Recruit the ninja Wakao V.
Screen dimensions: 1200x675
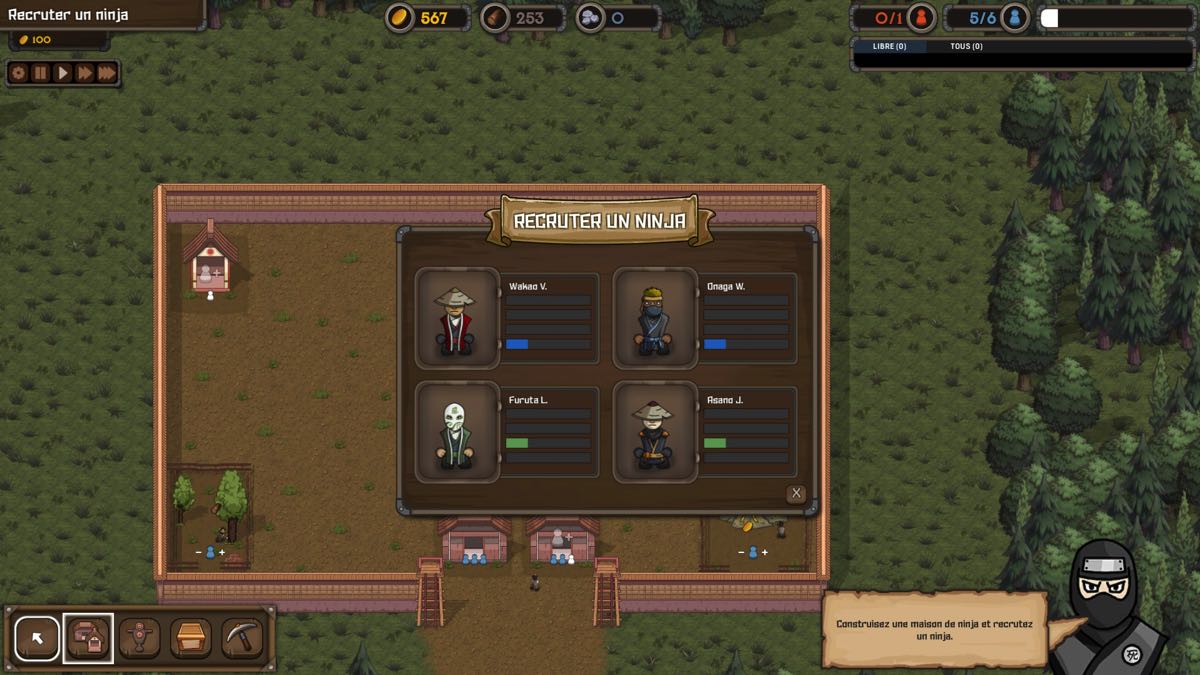click(457, 317)
